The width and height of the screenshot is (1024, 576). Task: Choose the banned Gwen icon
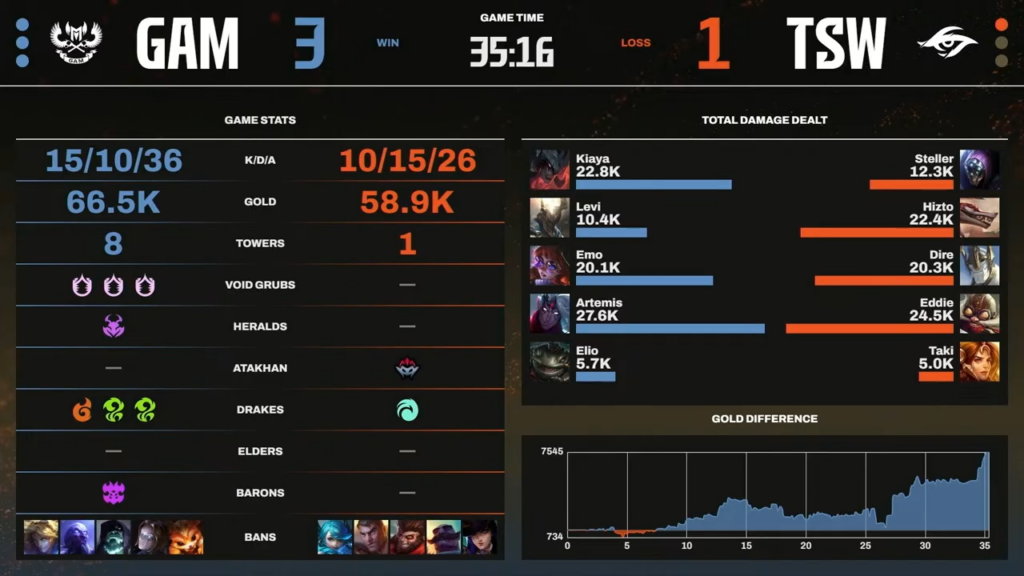(x=335, y=537)
